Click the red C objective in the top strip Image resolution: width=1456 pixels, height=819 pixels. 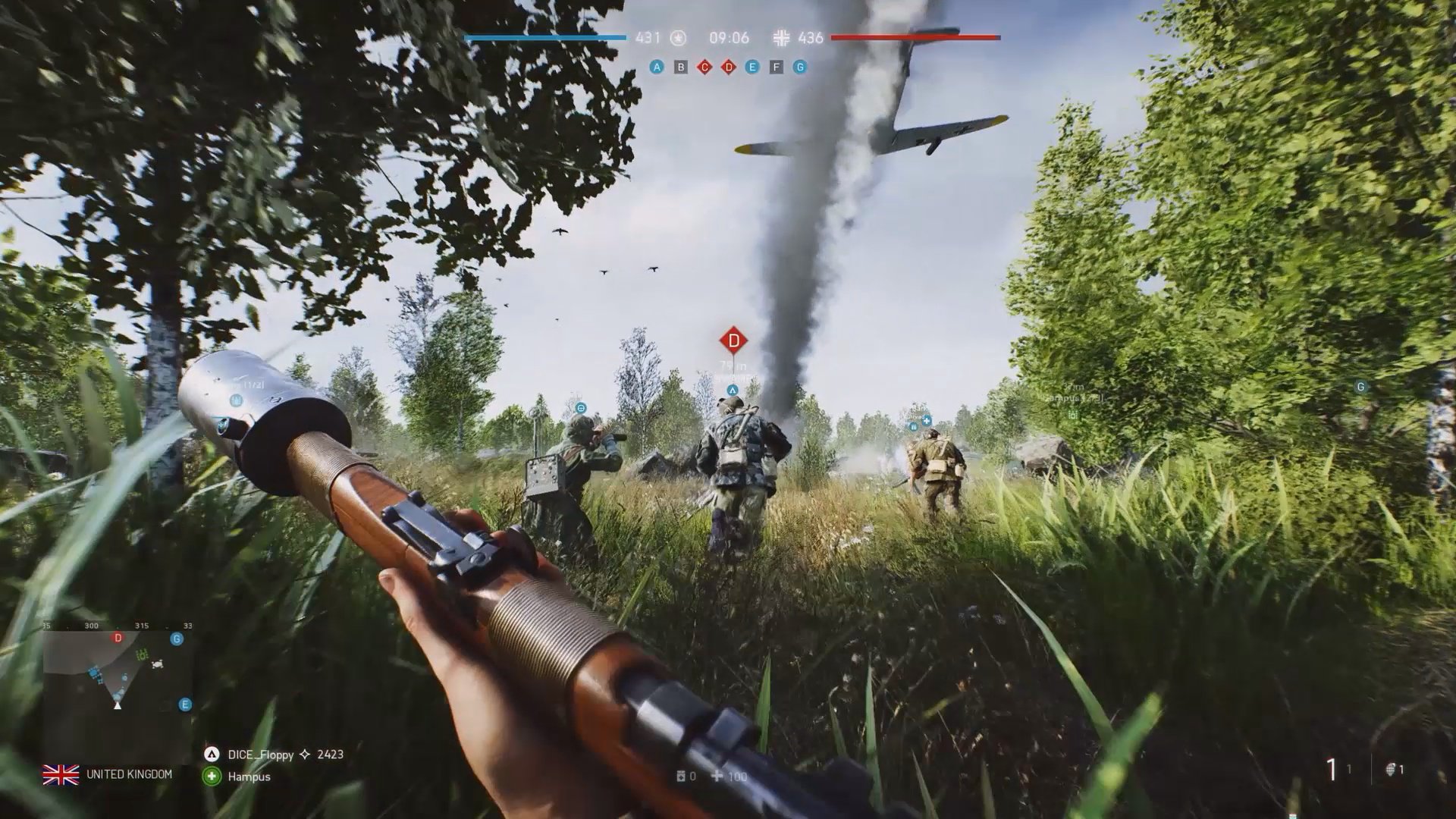coord(704,67)
